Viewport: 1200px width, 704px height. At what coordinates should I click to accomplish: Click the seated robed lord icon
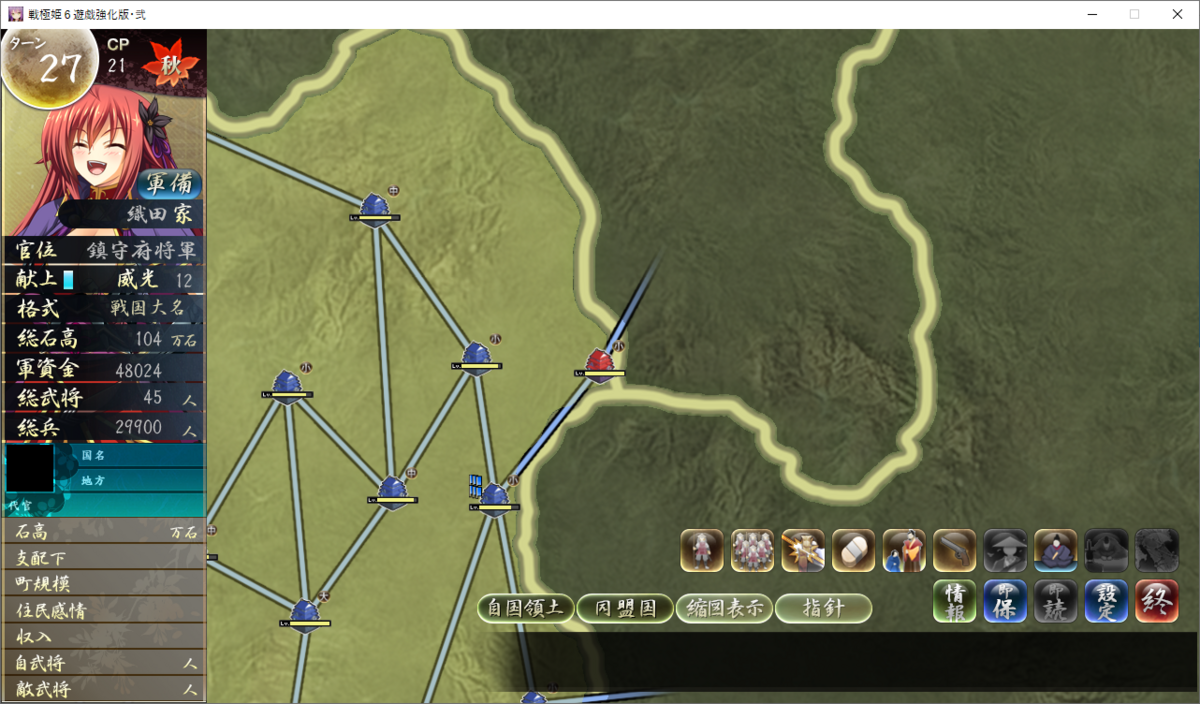pos(1055,550)
